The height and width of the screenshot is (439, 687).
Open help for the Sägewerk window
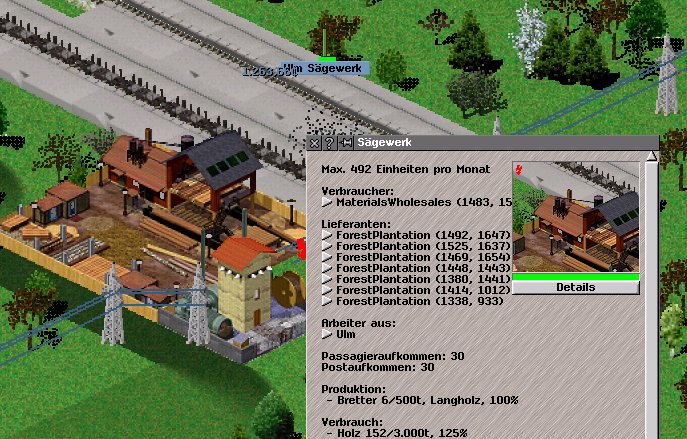pyautogui.click(x=329, y=143)
